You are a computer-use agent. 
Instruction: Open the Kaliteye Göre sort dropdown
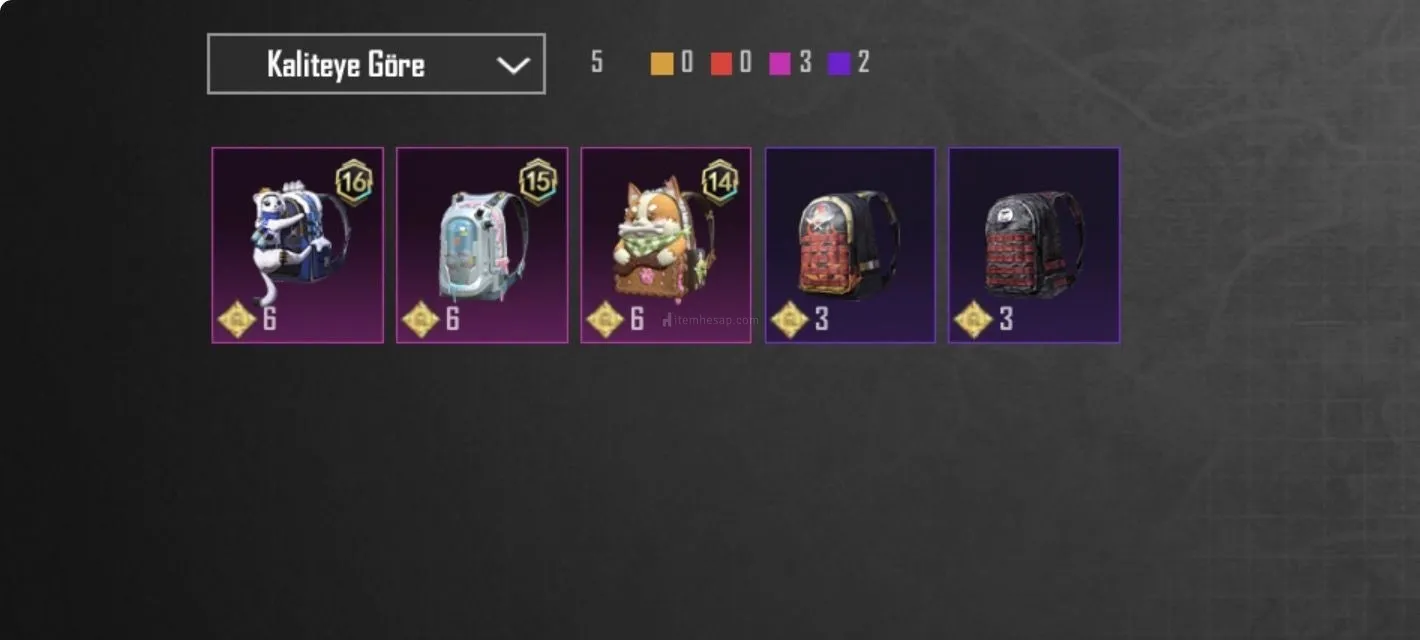point(376,64)
